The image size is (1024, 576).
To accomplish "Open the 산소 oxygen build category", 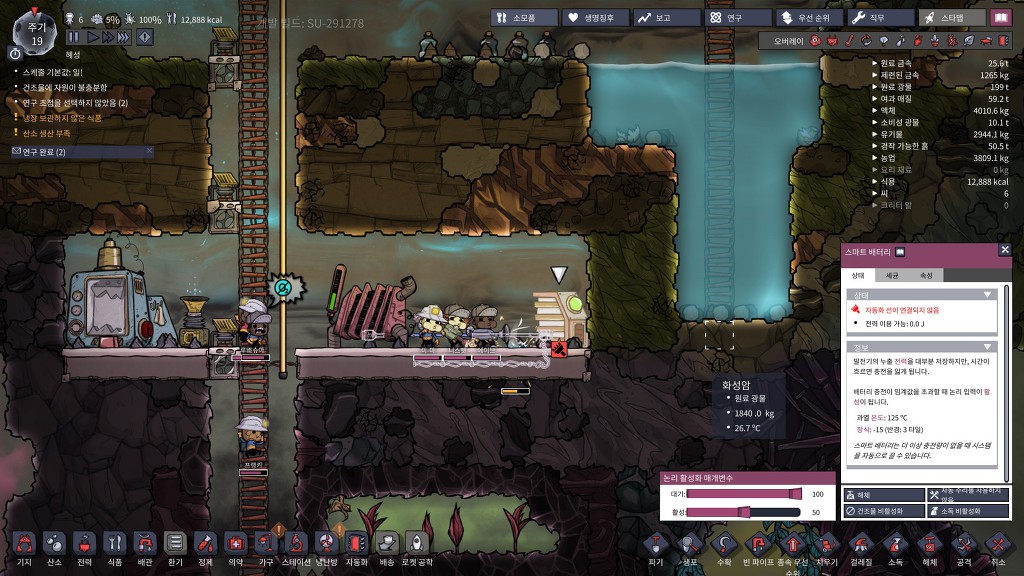I will pyautogui.click(x=54, y=544).
